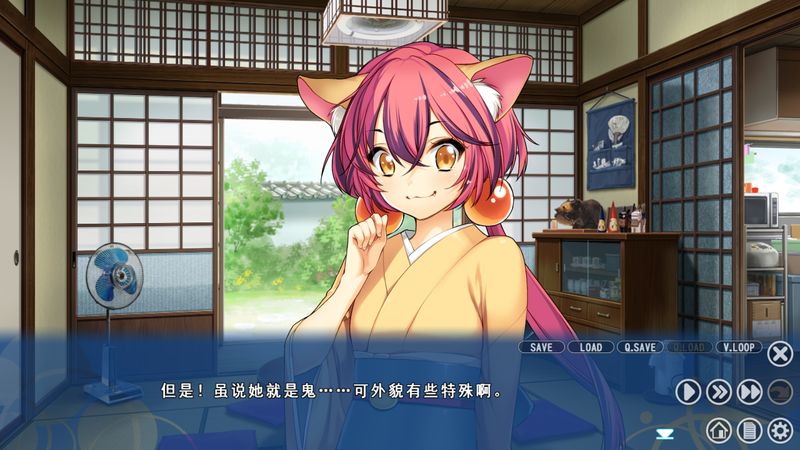
Task: Start auto-play with the single triangle button
Action: pyautogui.click(x=688, y=392)
